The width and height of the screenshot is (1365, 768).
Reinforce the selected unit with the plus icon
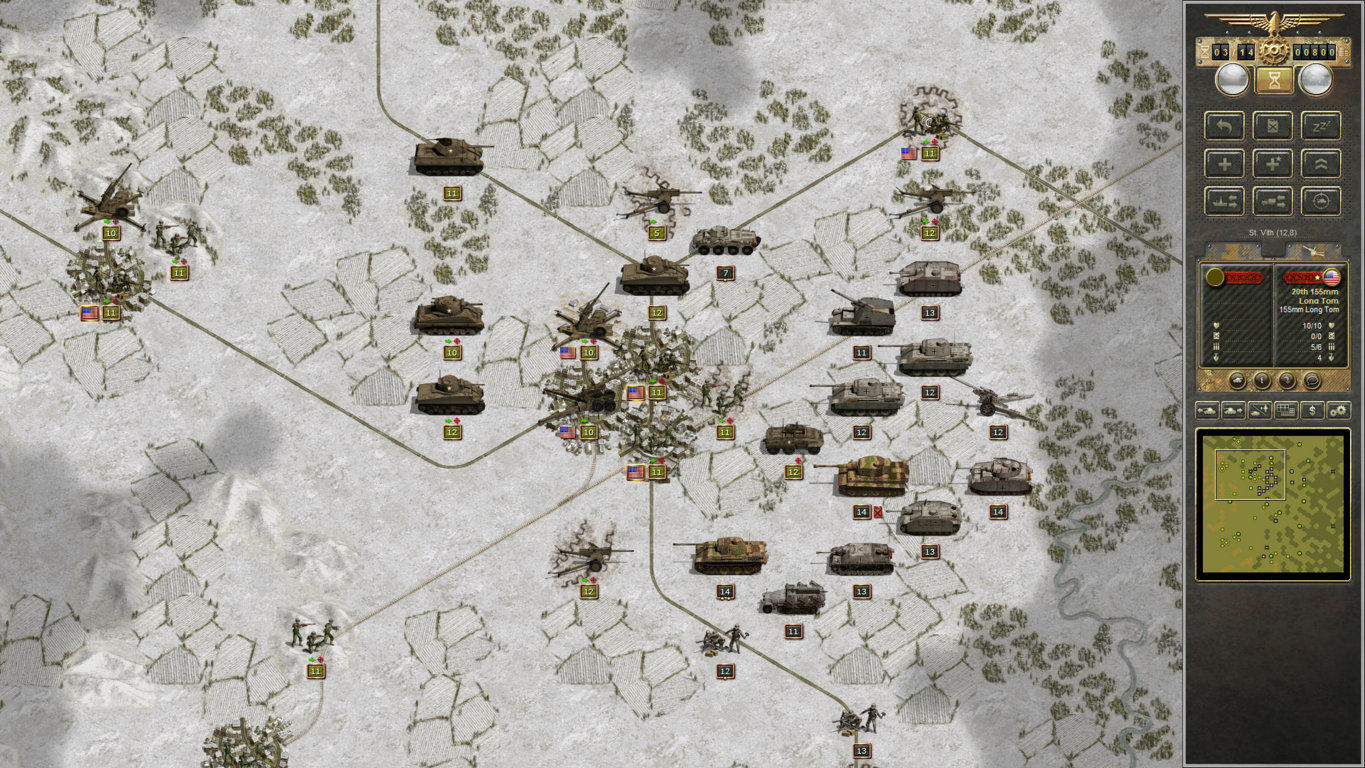pos(1224,163)
